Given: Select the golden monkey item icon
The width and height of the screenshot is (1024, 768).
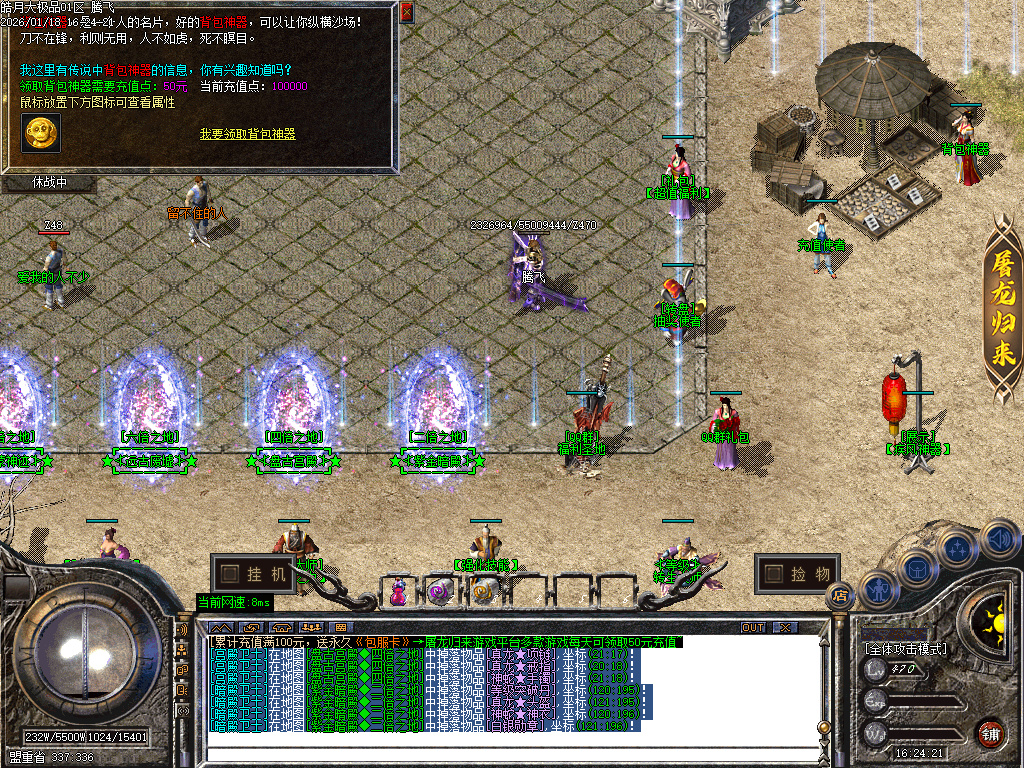Looking at the screenshot, I should (x=40, y=133).
